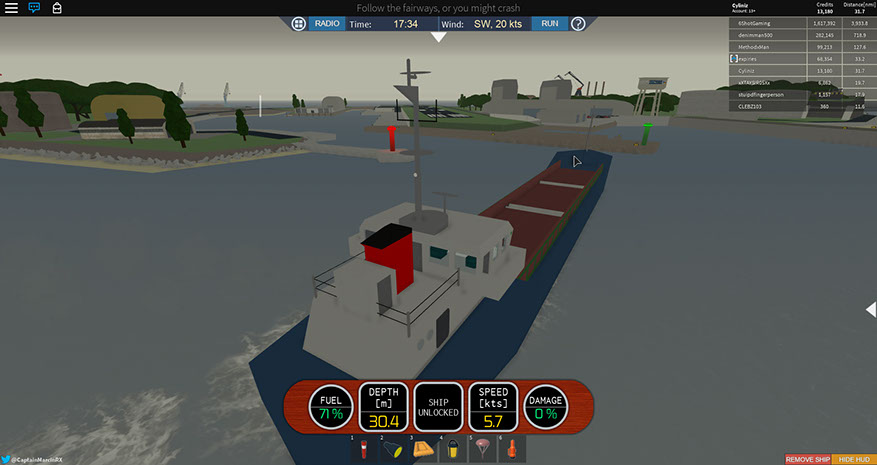Select the orange life raft slot

tap(423, 448)
